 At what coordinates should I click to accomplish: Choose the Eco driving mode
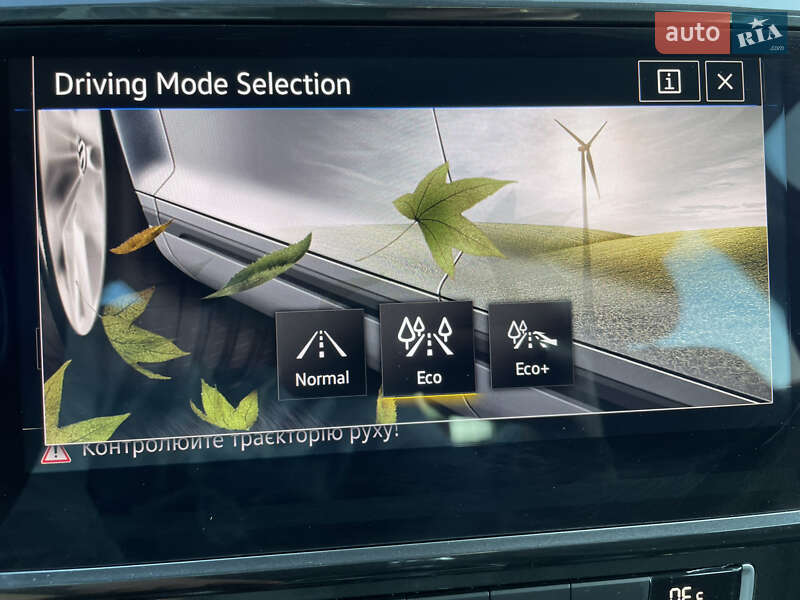pyautogui.click(x=427, y=348)
